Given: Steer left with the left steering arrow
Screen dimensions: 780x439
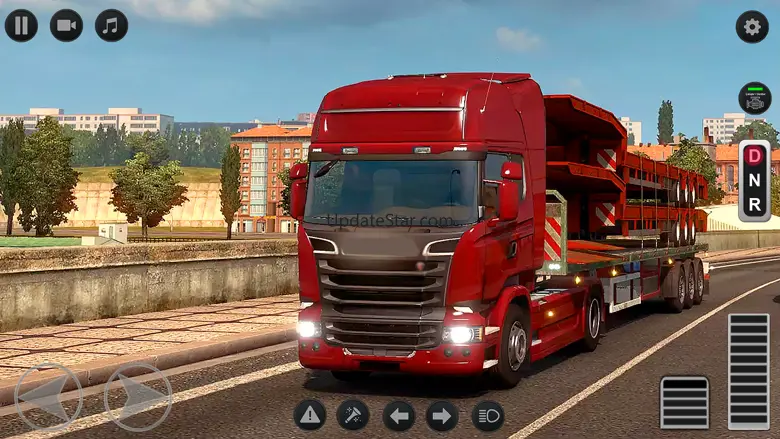Looking at the screenshot, I should (x=49, y=397).
